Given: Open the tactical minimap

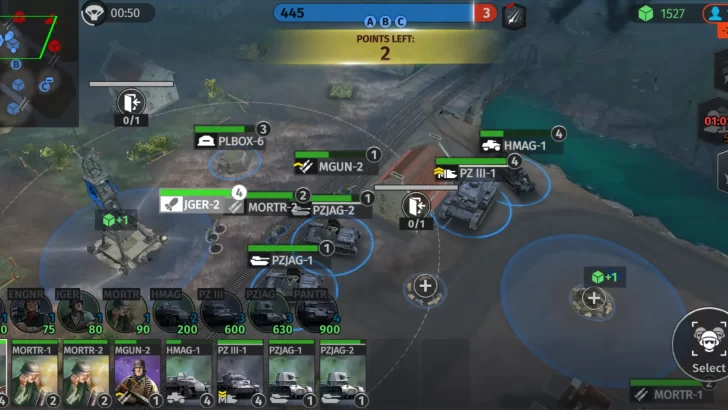Looking at the screenshot, I should [x=38, y=62].
